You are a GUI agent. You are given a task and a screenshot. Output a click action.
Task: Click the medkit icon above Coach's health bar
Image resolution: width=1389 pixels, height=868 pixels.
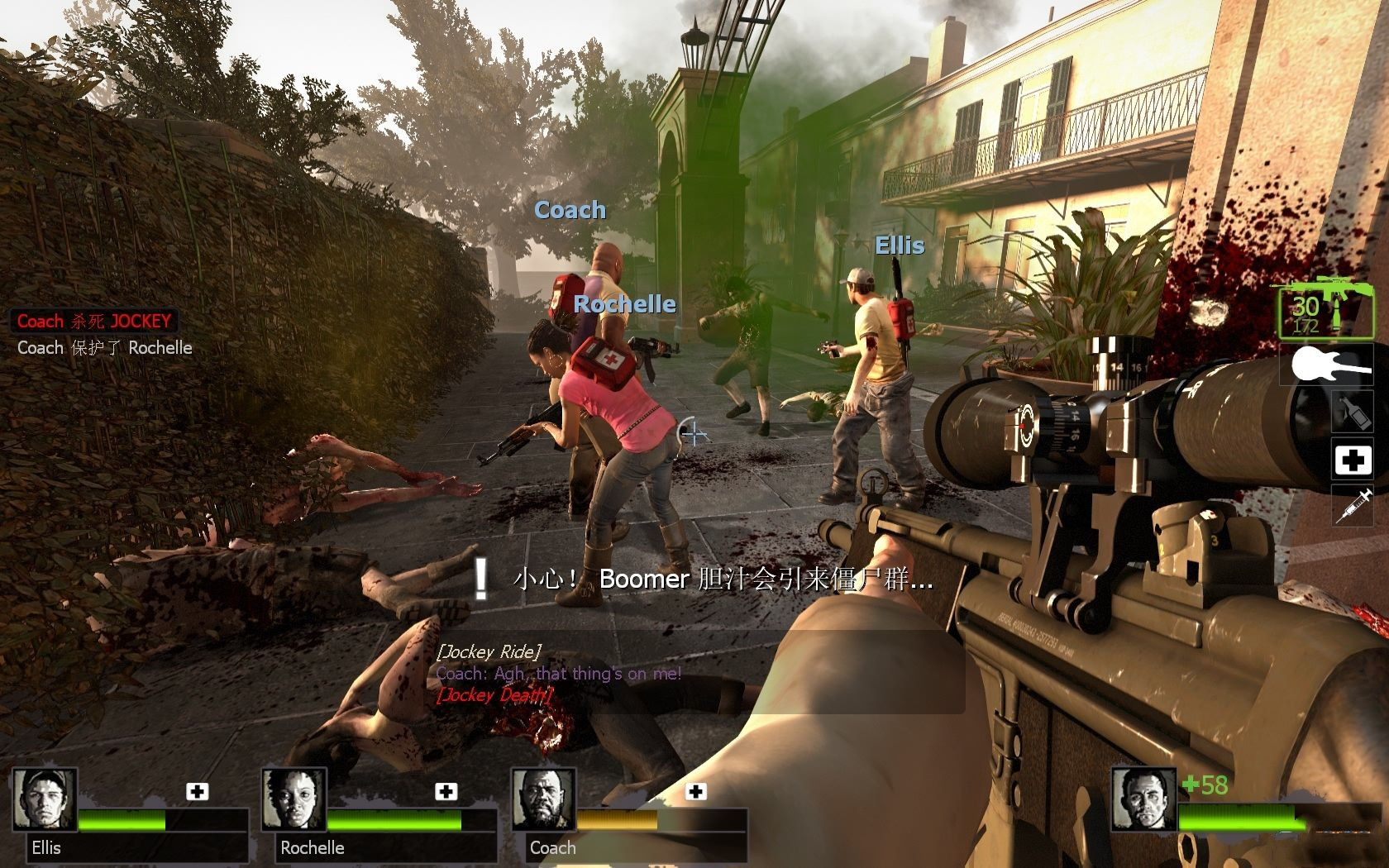coord(696,792)
